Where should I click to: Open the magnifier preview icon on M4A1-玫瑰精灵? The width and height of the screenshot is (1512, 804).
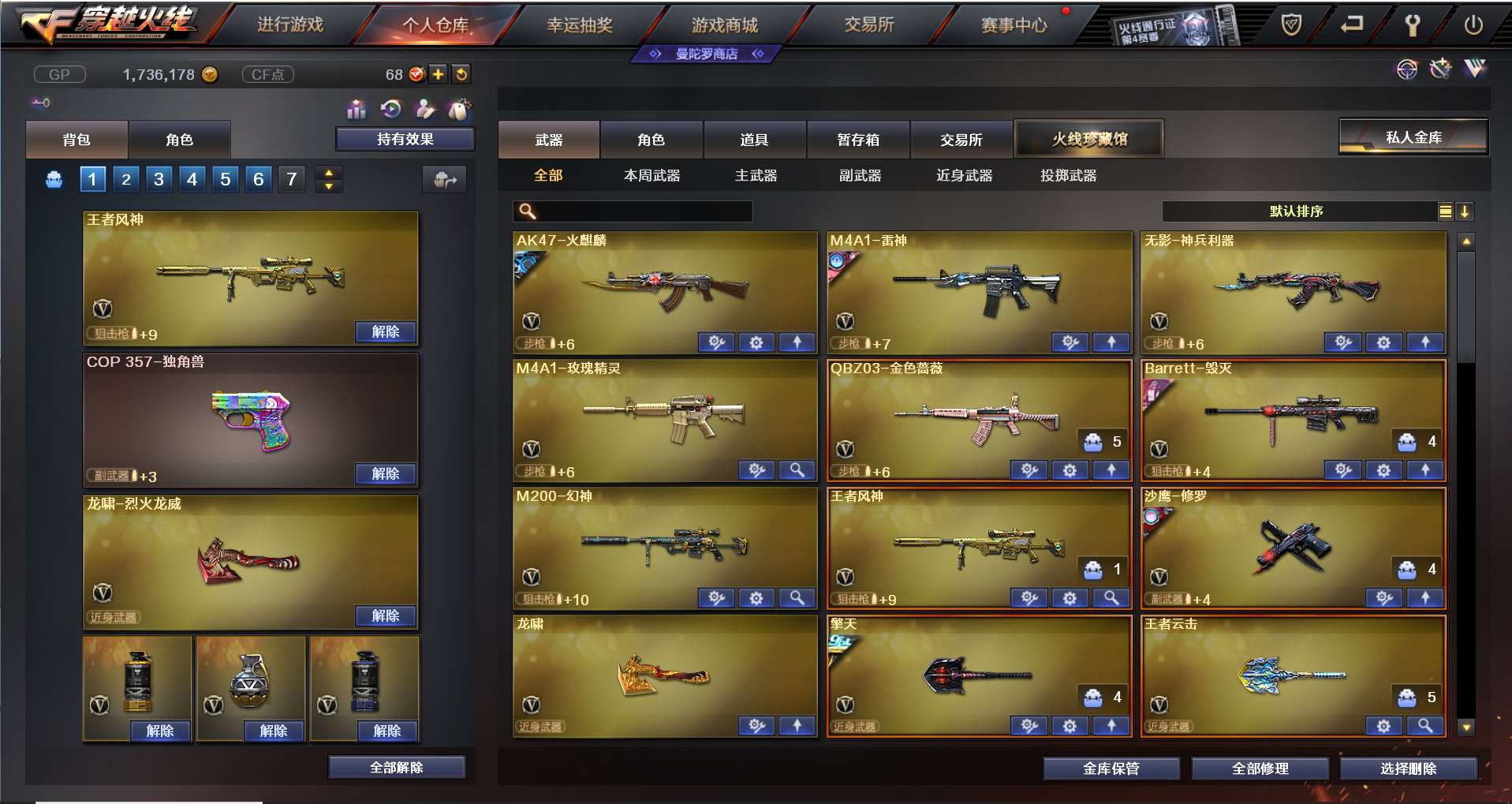(x=797, y=469)
